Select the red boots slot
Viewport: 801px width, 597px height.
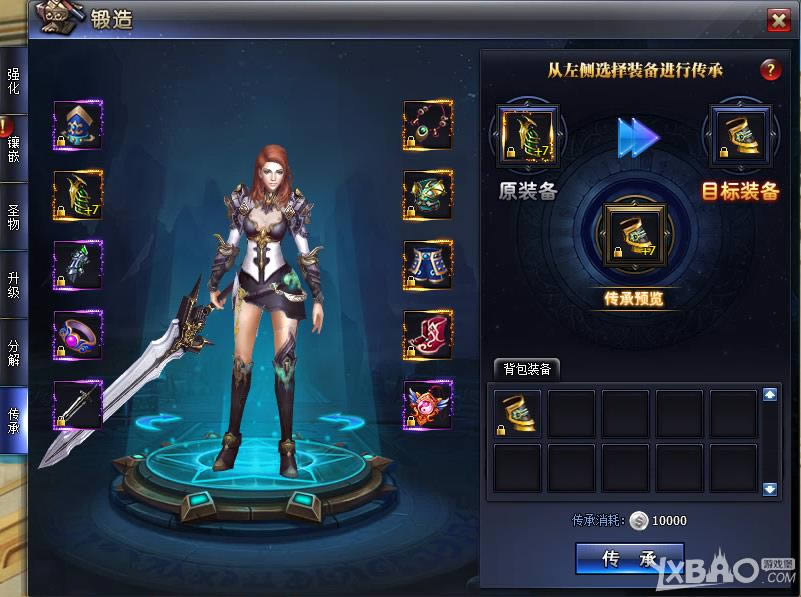pos(428,335)
